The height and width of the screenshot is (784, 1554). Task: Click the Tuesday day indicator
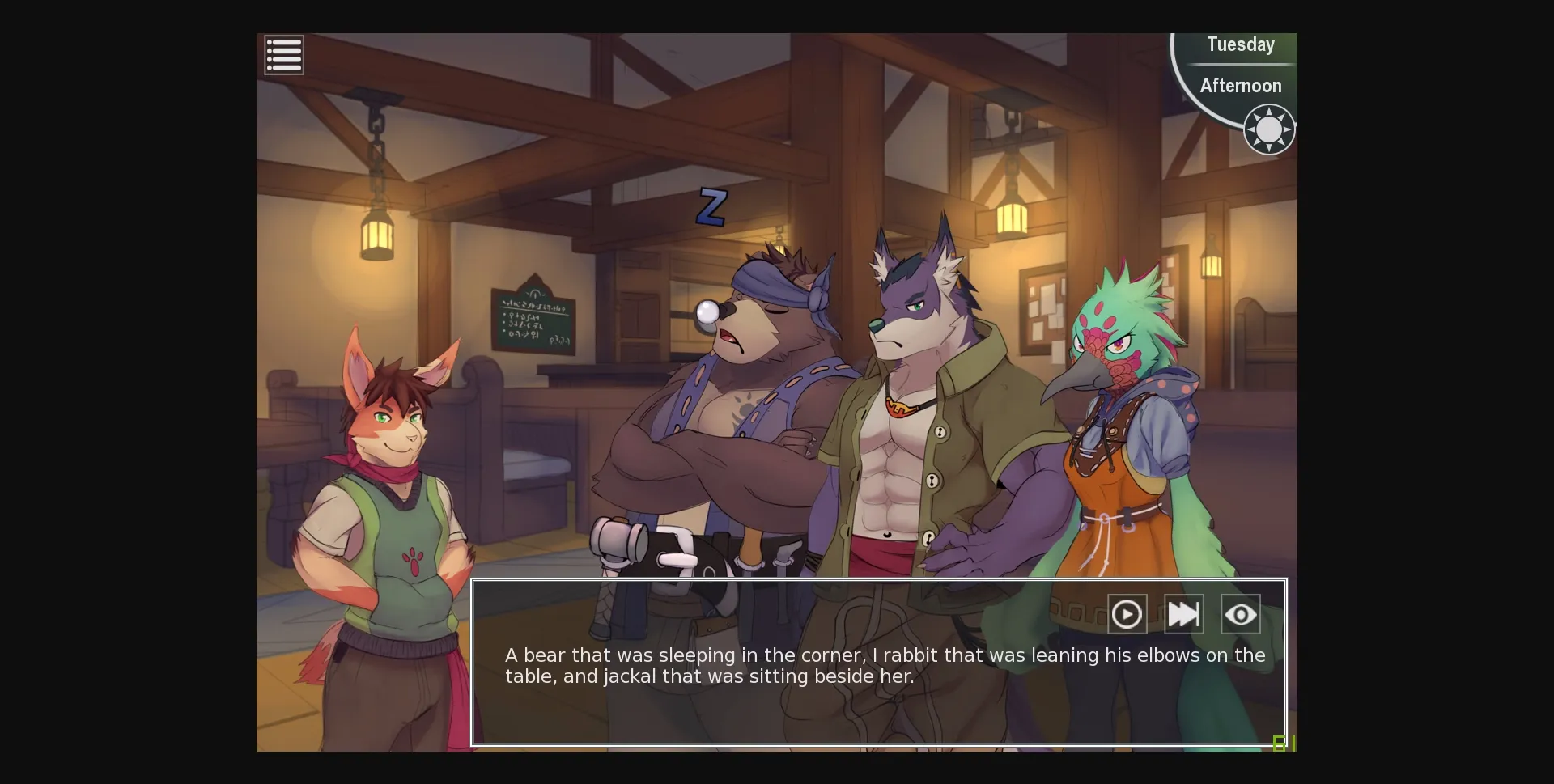coord(1240,44)
